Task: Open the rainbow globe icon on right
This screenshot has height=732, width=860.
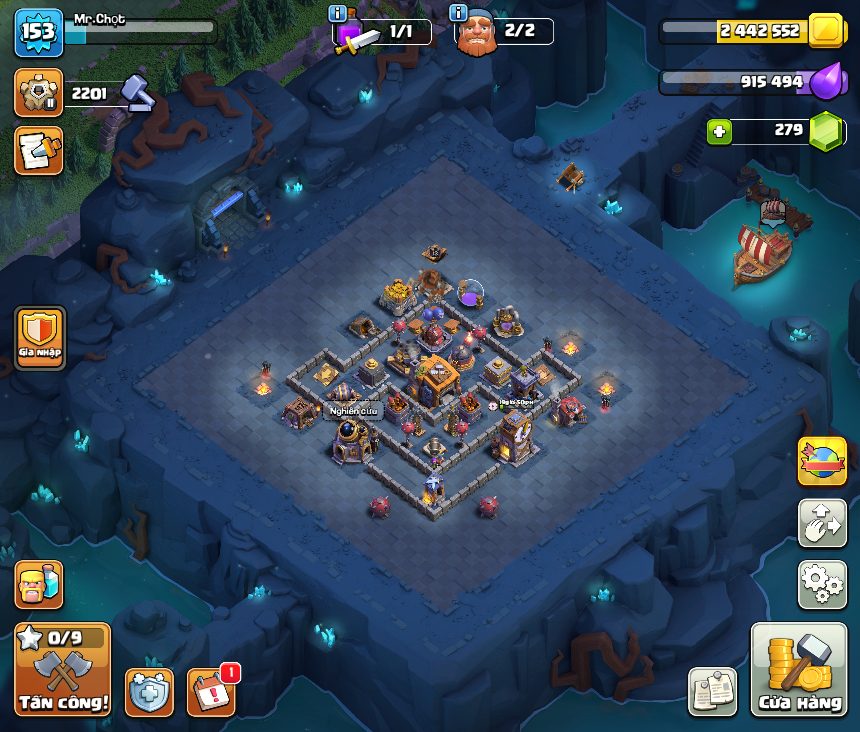Action: coord(822,461)
